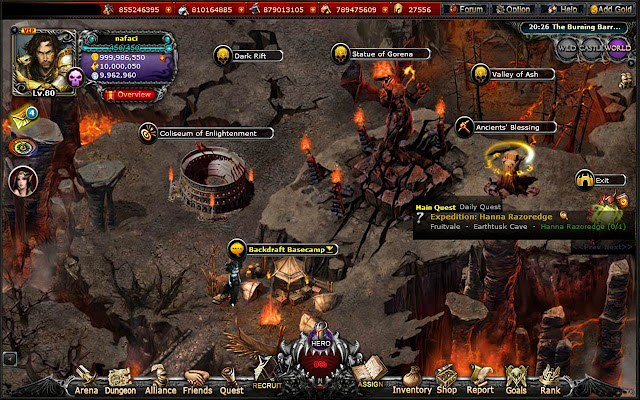This screenshot has height=400, width=640.
Task: Select the Statue of Gorena location
Action: point(379,52)
